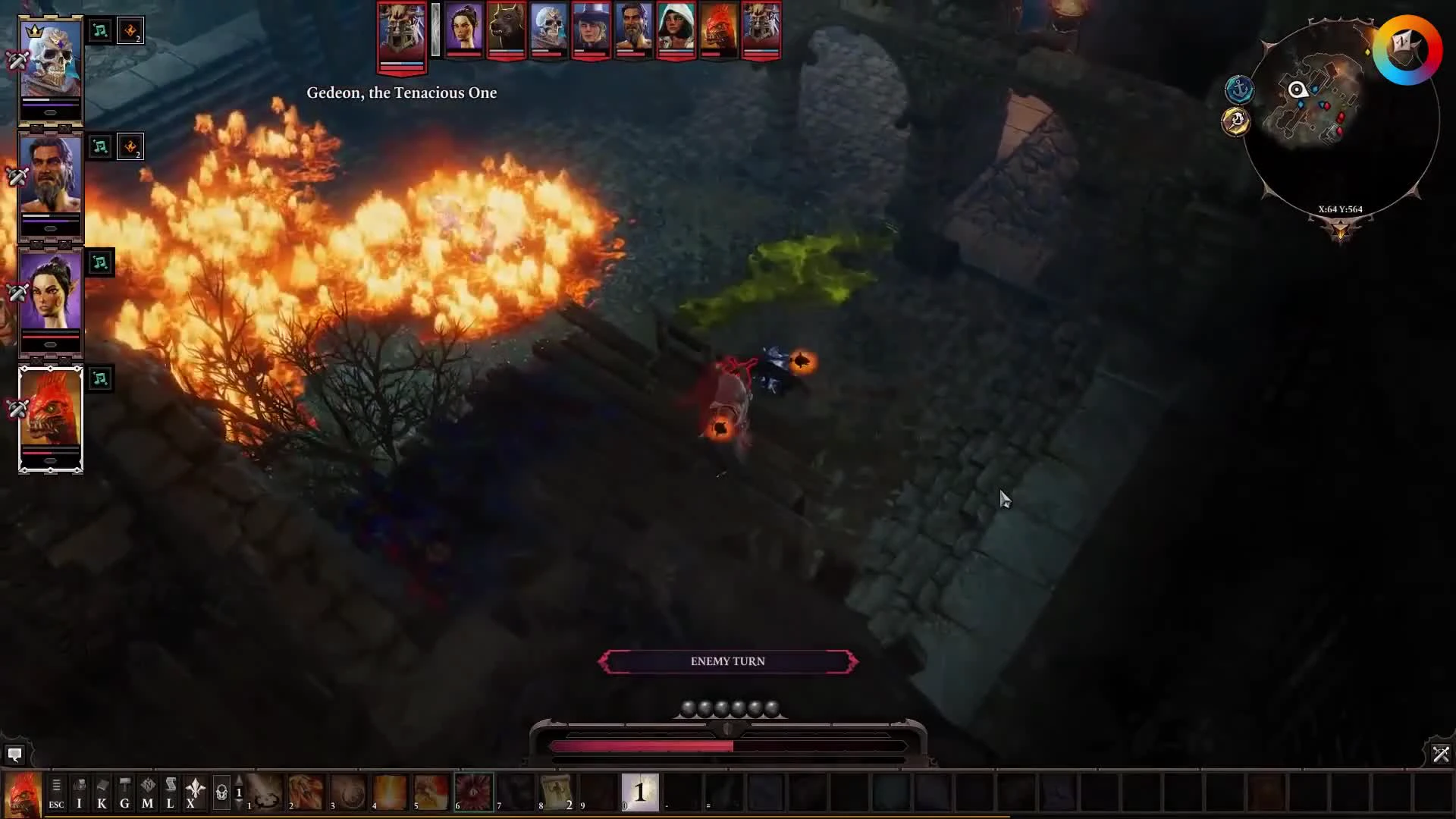Click the white-hooded woman in turn order
Viewport: 1456px width, 819px height.
tap(676, 29)
